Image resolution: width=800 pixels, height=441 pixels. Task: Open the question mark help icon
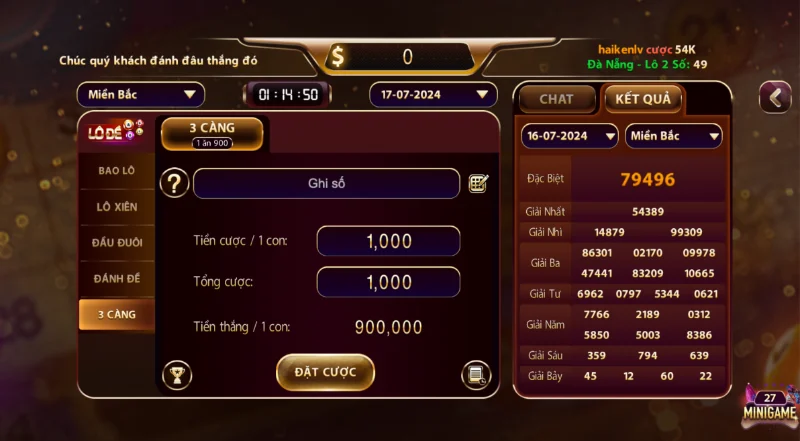[175, 183]
